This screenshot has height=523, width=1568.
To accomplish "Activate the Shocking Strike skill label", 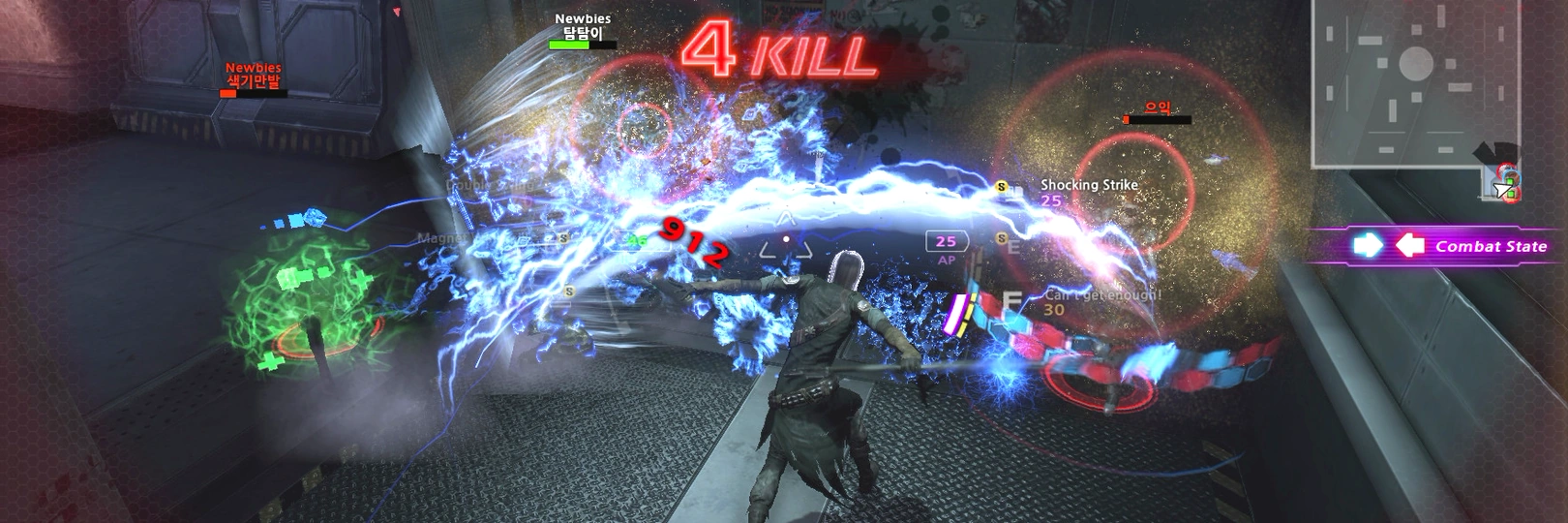I will (1088, 184).
